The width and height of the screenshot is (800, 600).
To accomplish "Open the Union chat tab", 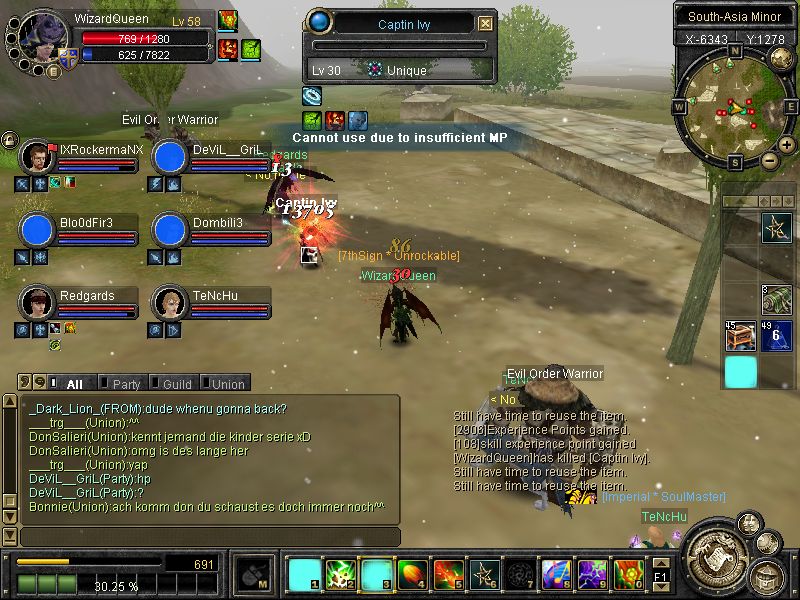I will point(227,383).
